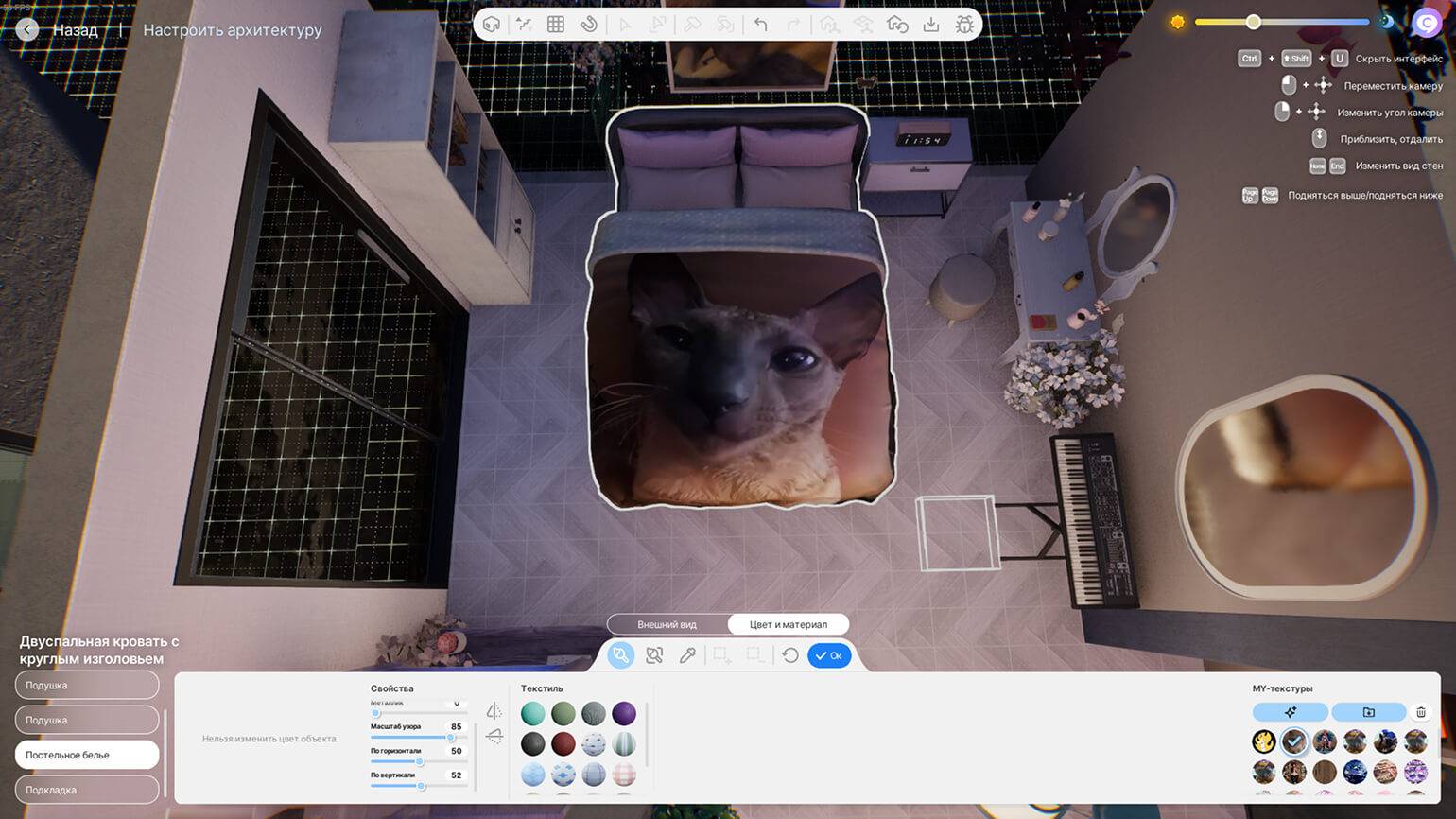Switch to the Внешний вид tab
Image resolution: width=1456 pixels, height=819 pixels.
667,624
